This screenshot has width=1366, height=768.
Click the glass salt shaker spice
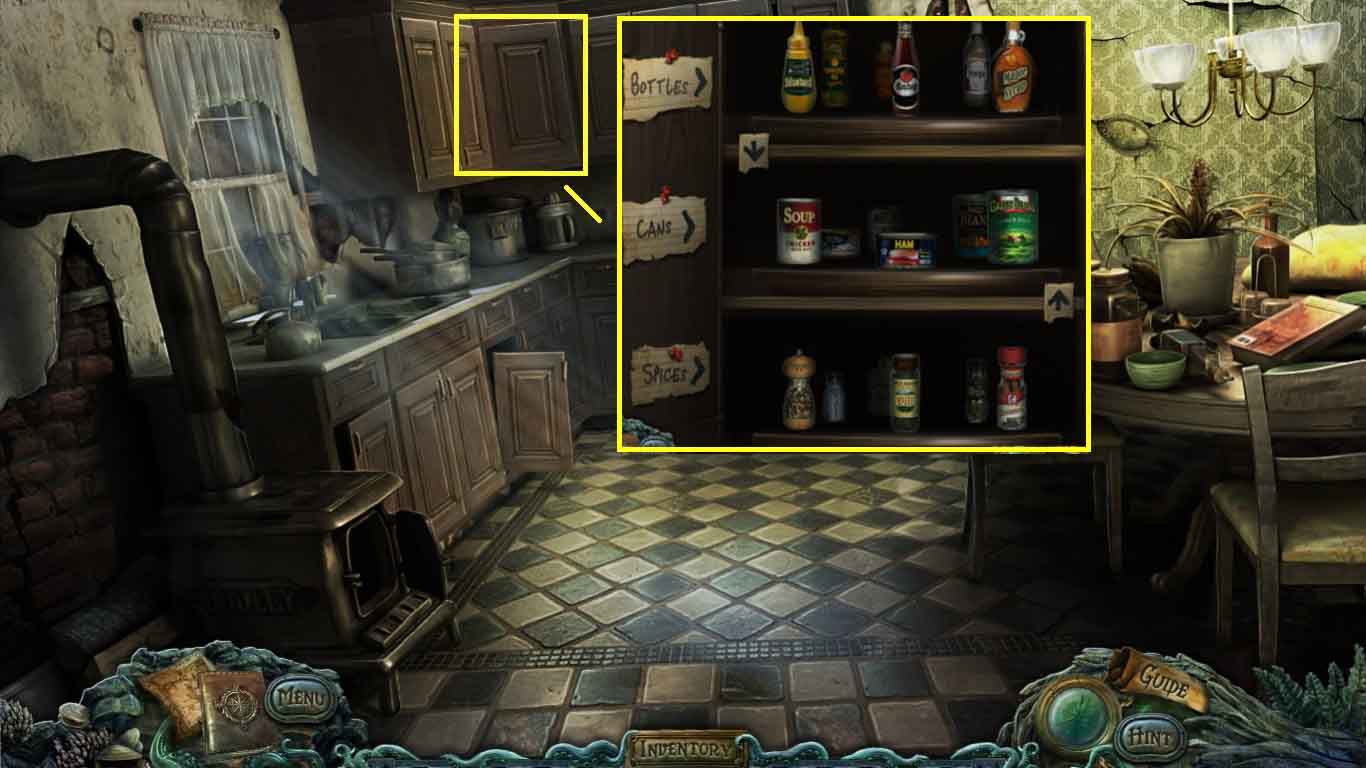[836, 395]
